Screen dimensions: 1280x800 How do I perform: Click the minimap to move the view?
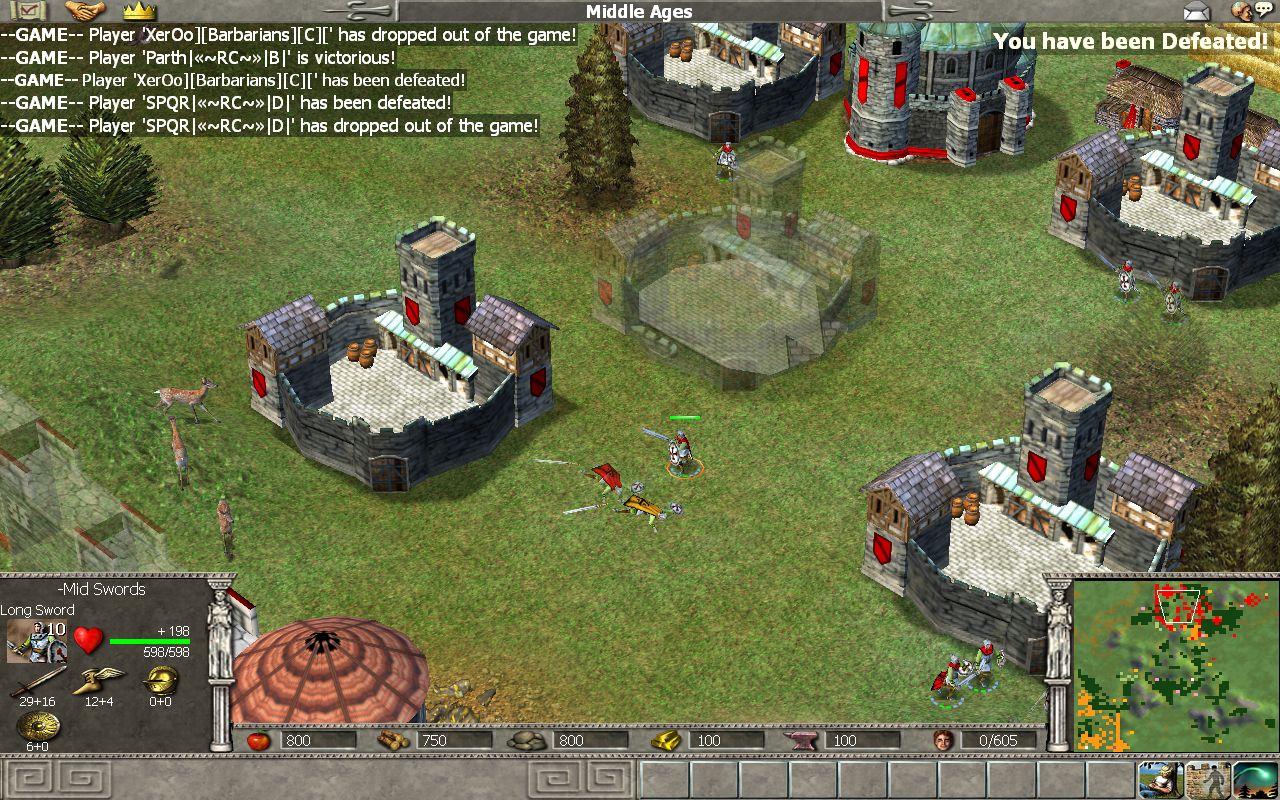[x=1176, y=666]
